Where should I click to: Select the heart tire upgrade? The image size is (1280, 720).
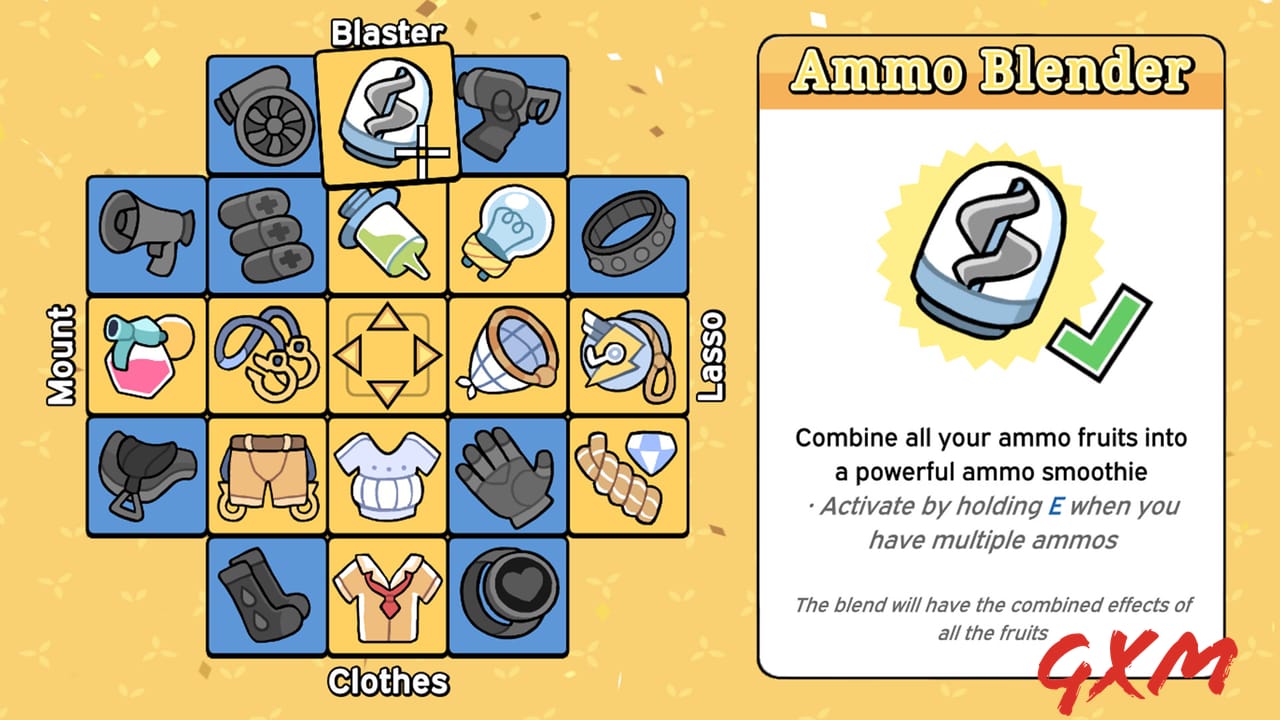[x=508, y=597]
